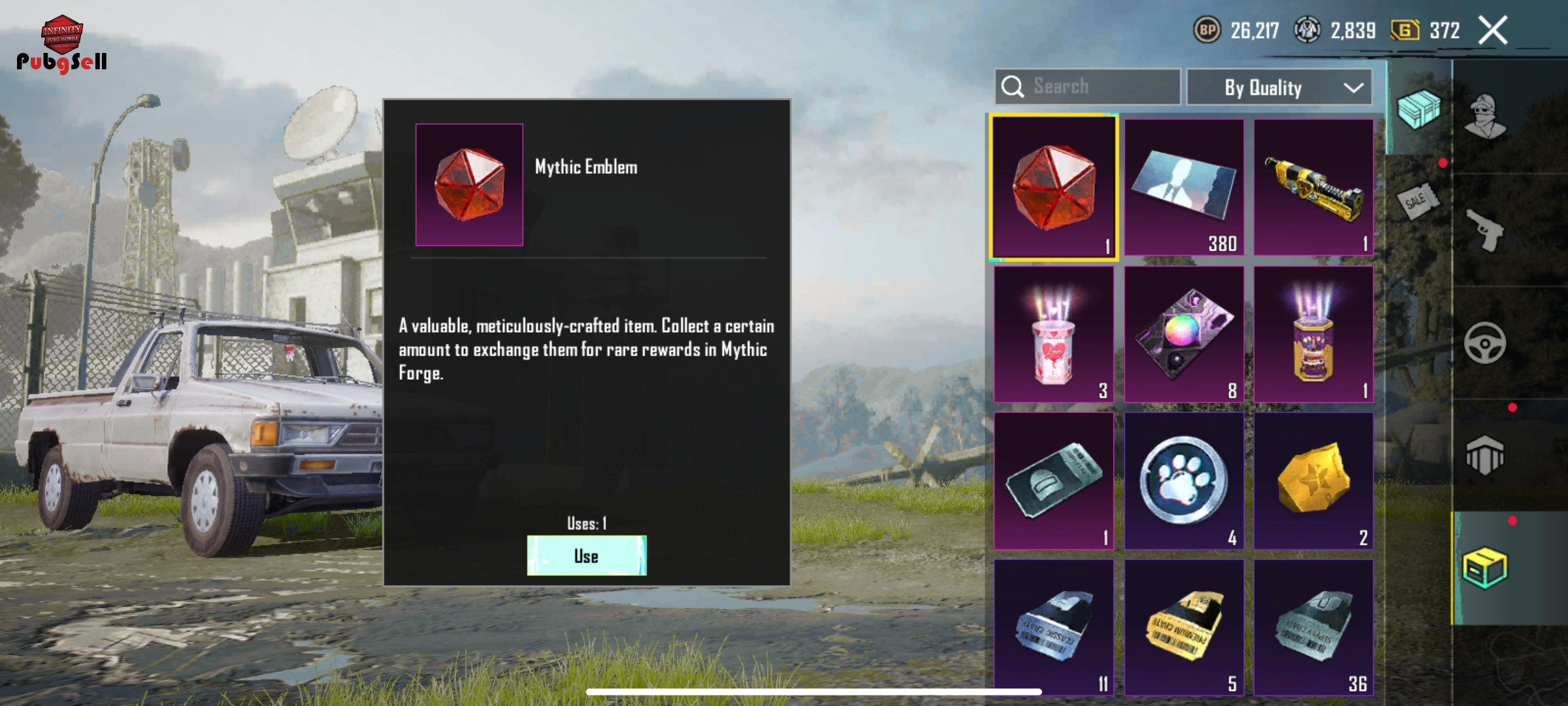Open the pistol weapons tab
The height and width of the screenshot is (706, 1568).
(x=1486, y=230)
